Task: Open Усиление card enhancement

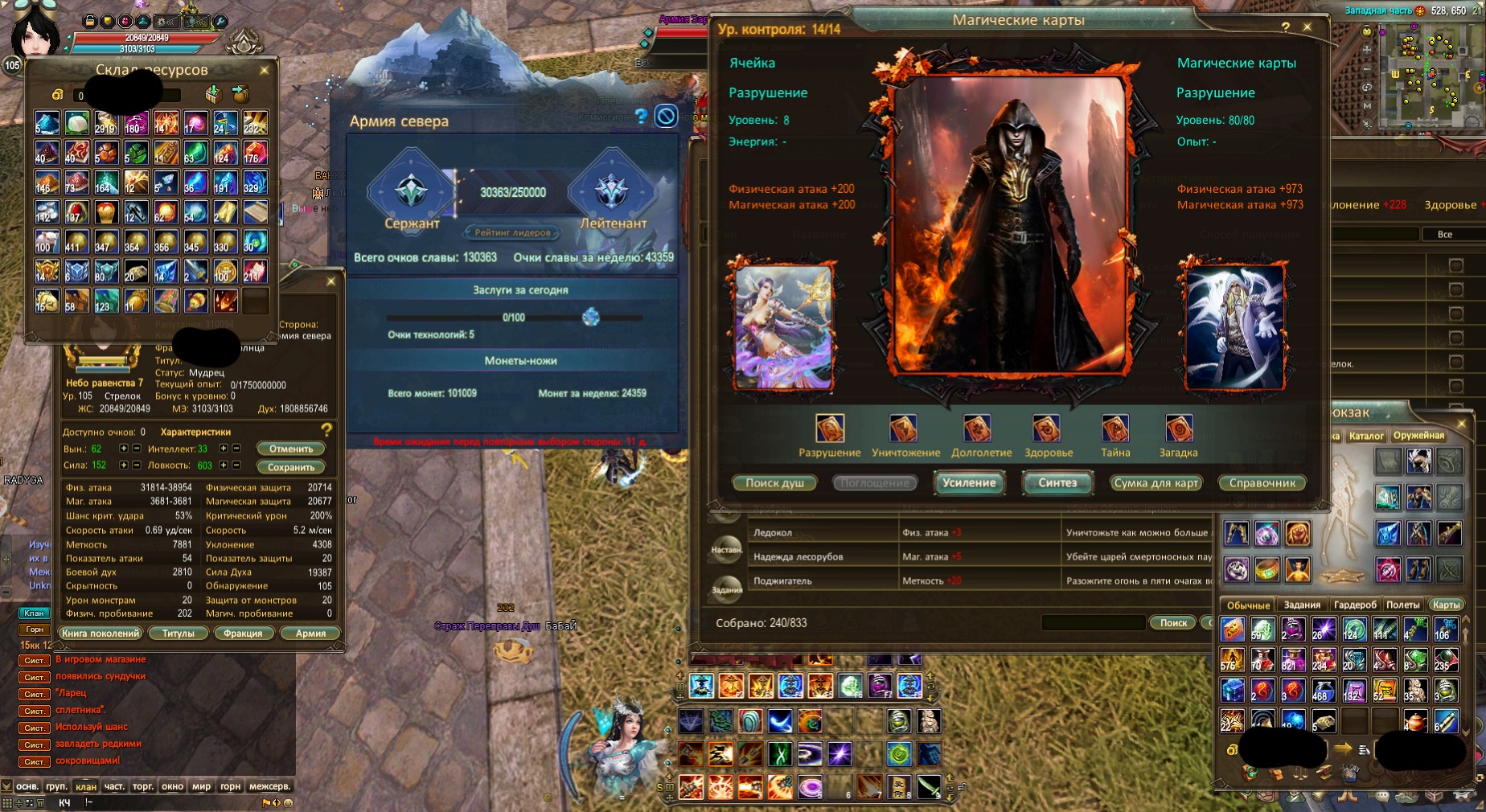Action: [969, 483]
